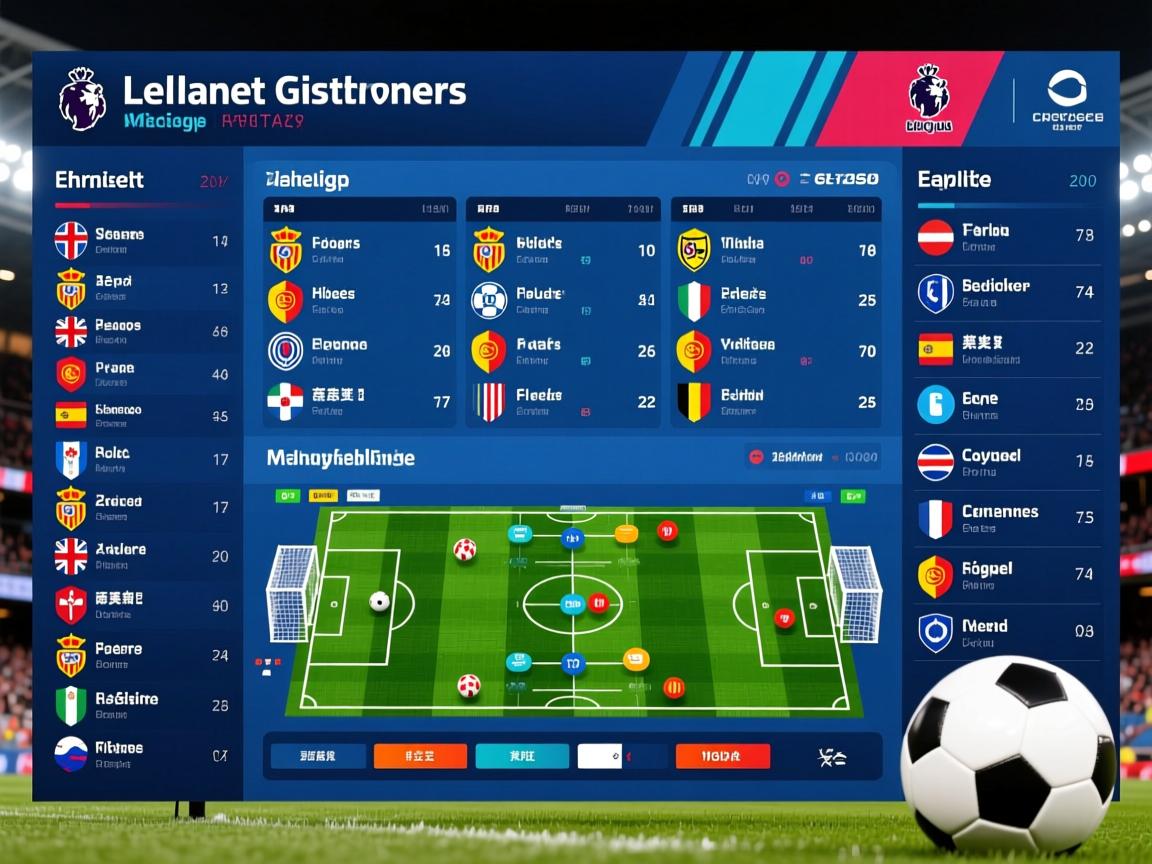Choose the Andere row in the left list
This screenshot has width=1152, height=864.
(x=140, y=556)
